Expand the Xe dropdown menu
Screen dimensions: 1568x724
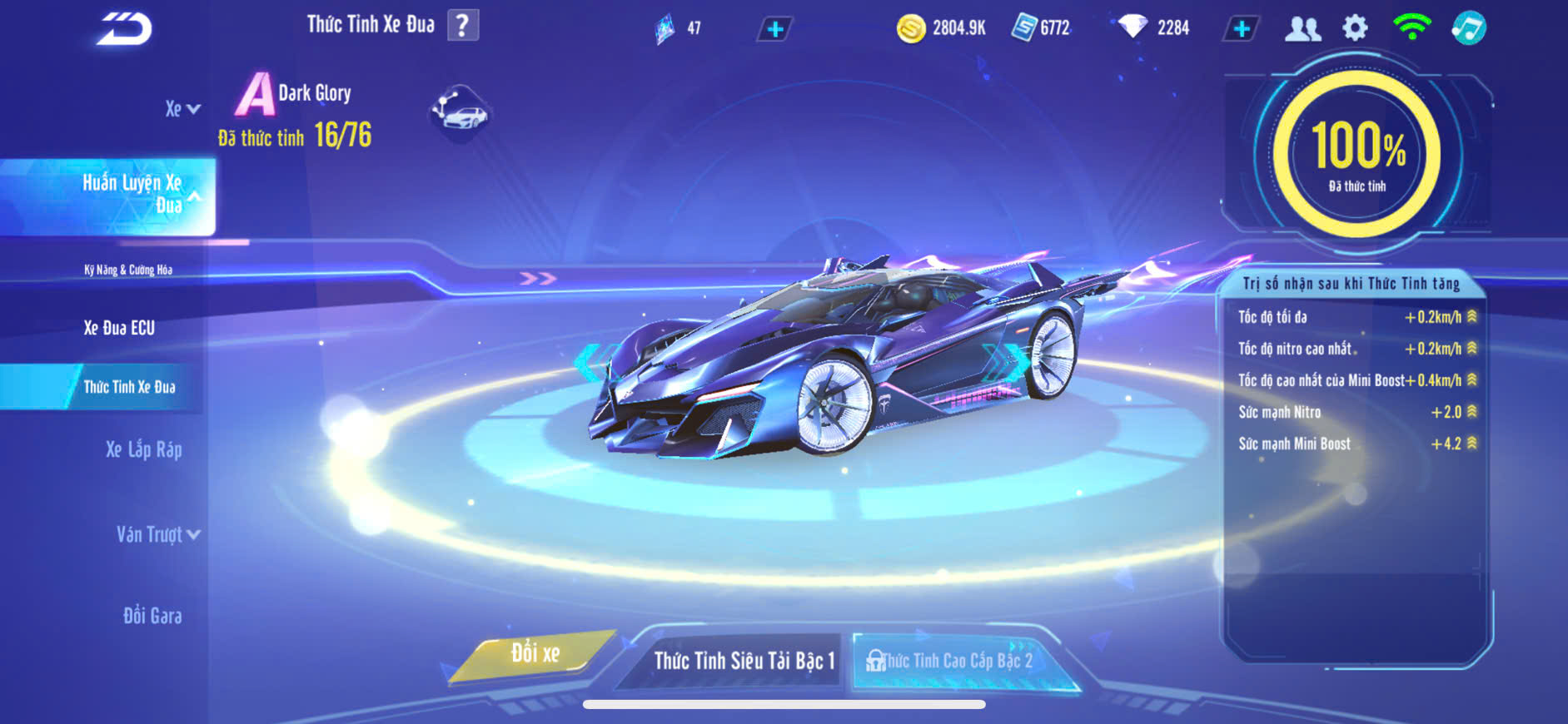[x=182, y=109]
